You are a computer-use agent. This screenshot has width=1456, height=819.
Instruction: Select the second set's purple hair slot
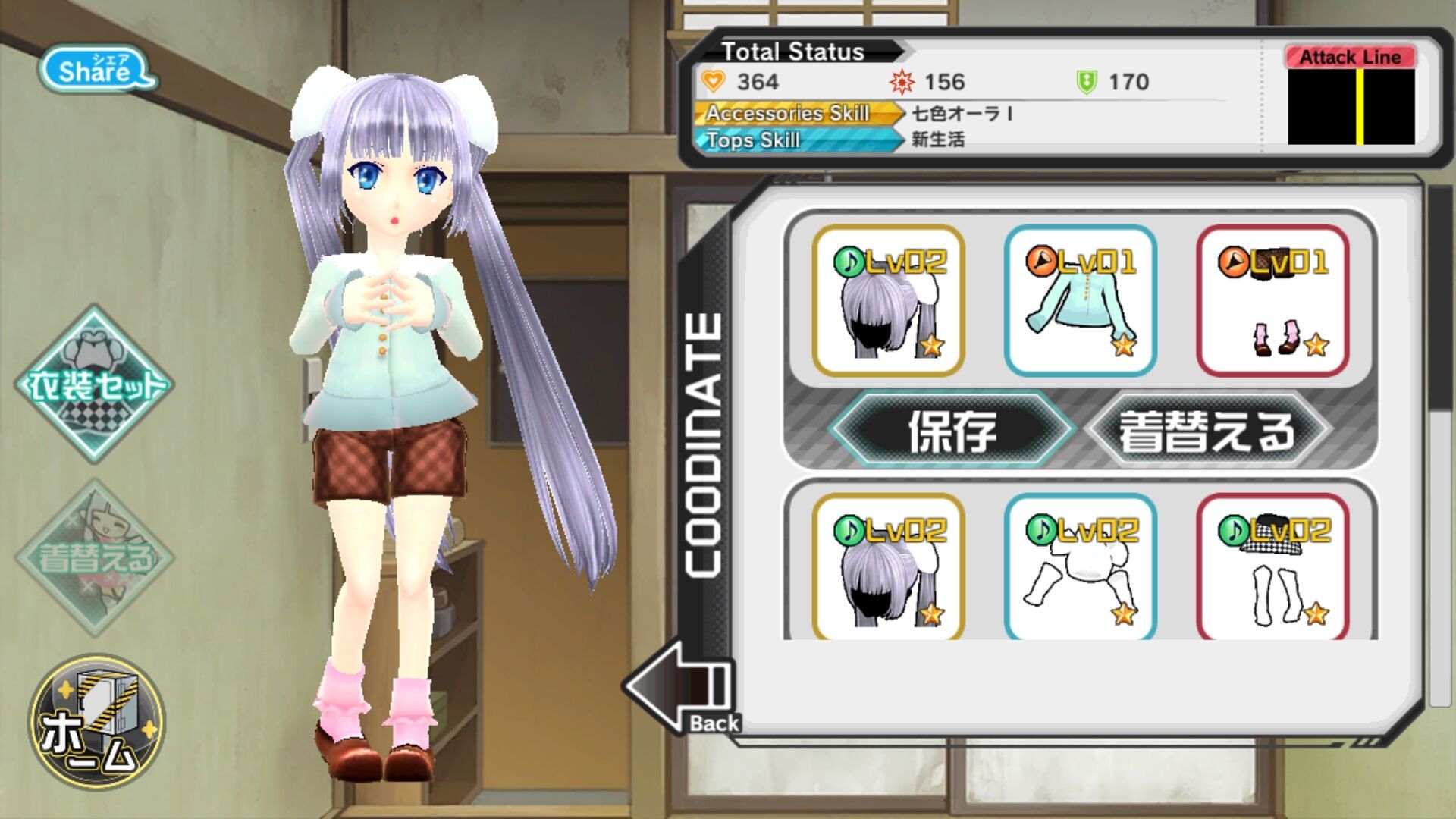point(888,567)
